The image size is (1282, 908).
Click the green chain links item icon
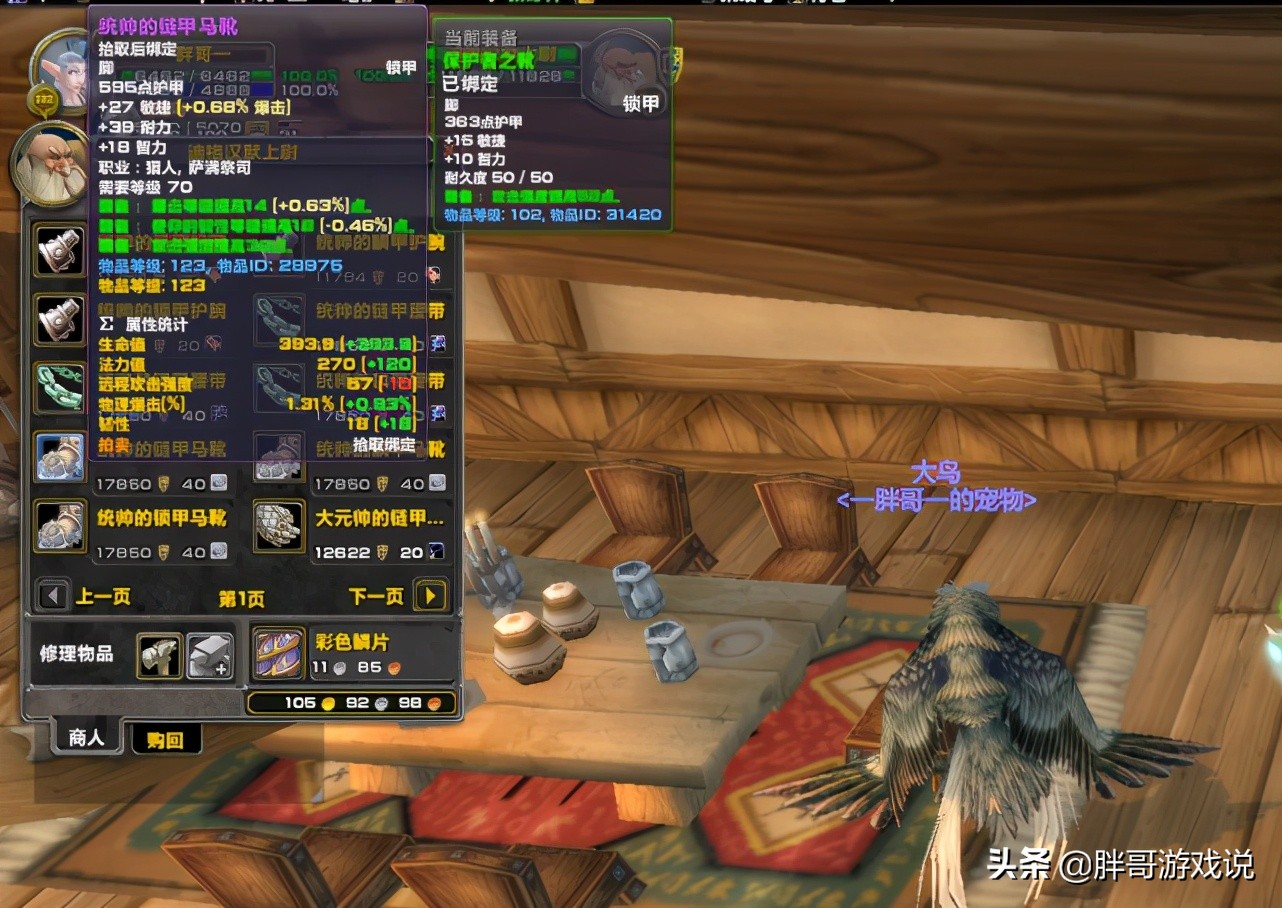(x=59, y=386)
